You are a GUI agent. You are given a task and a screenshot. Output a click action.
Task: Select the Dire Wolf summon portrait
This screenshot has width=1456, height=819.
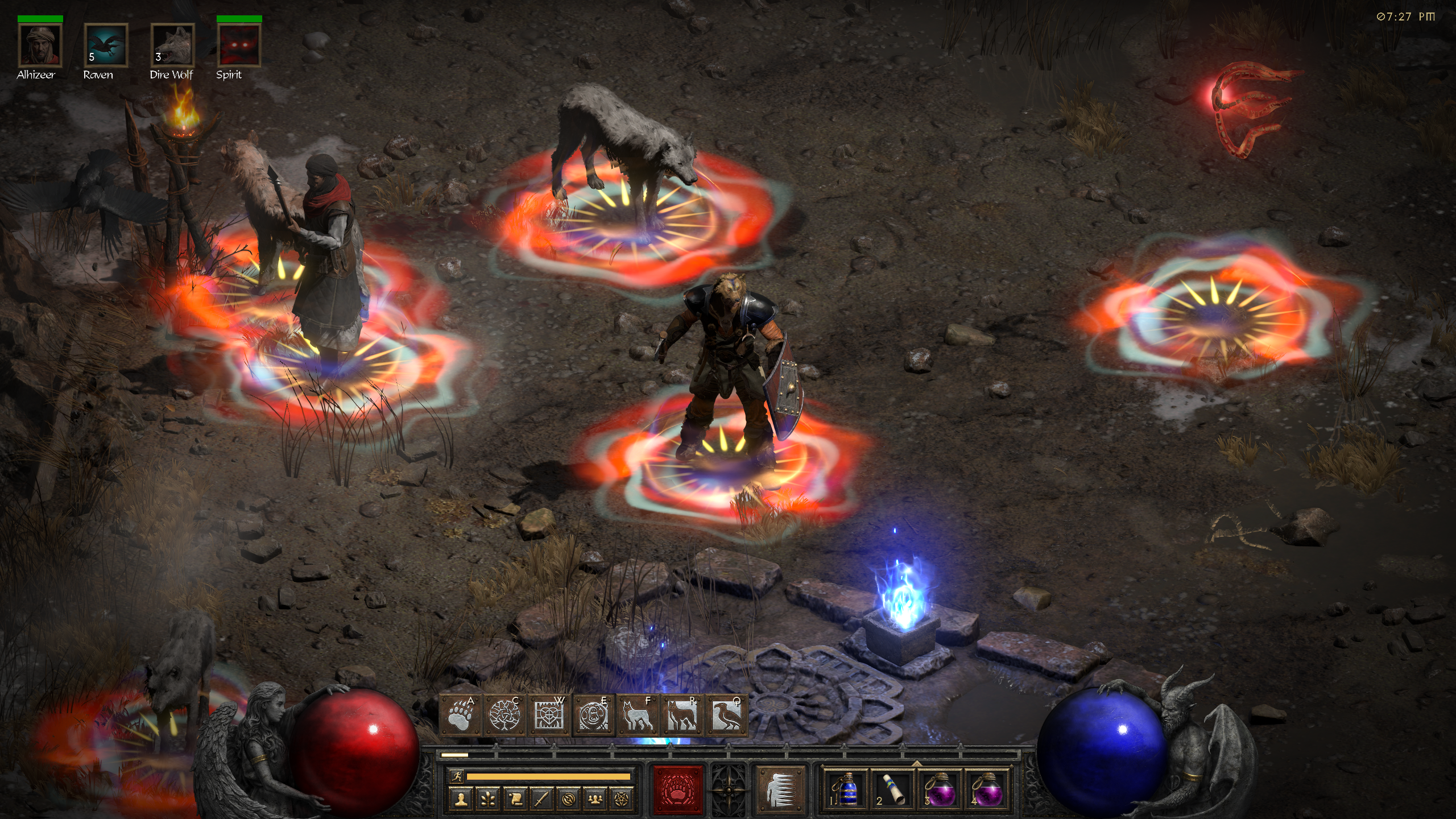point(172,45)
